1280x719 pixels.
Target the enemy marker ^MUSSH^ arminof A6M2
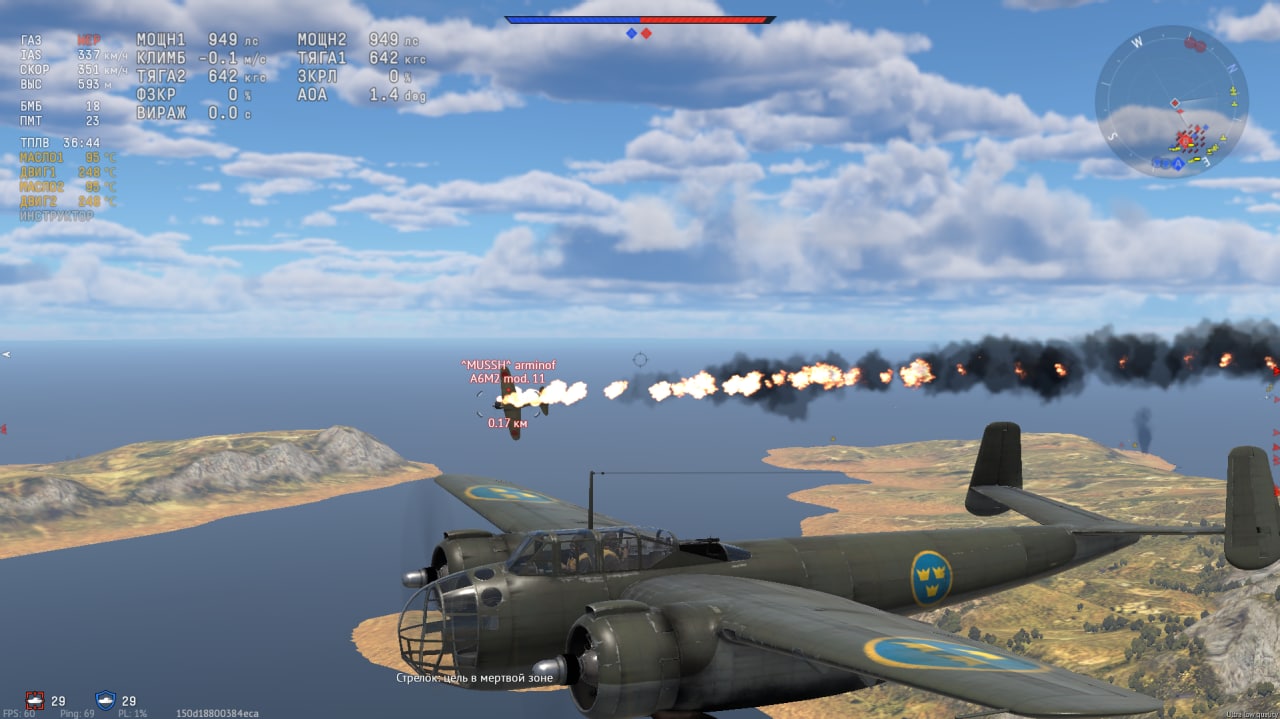tap(512, 400)
